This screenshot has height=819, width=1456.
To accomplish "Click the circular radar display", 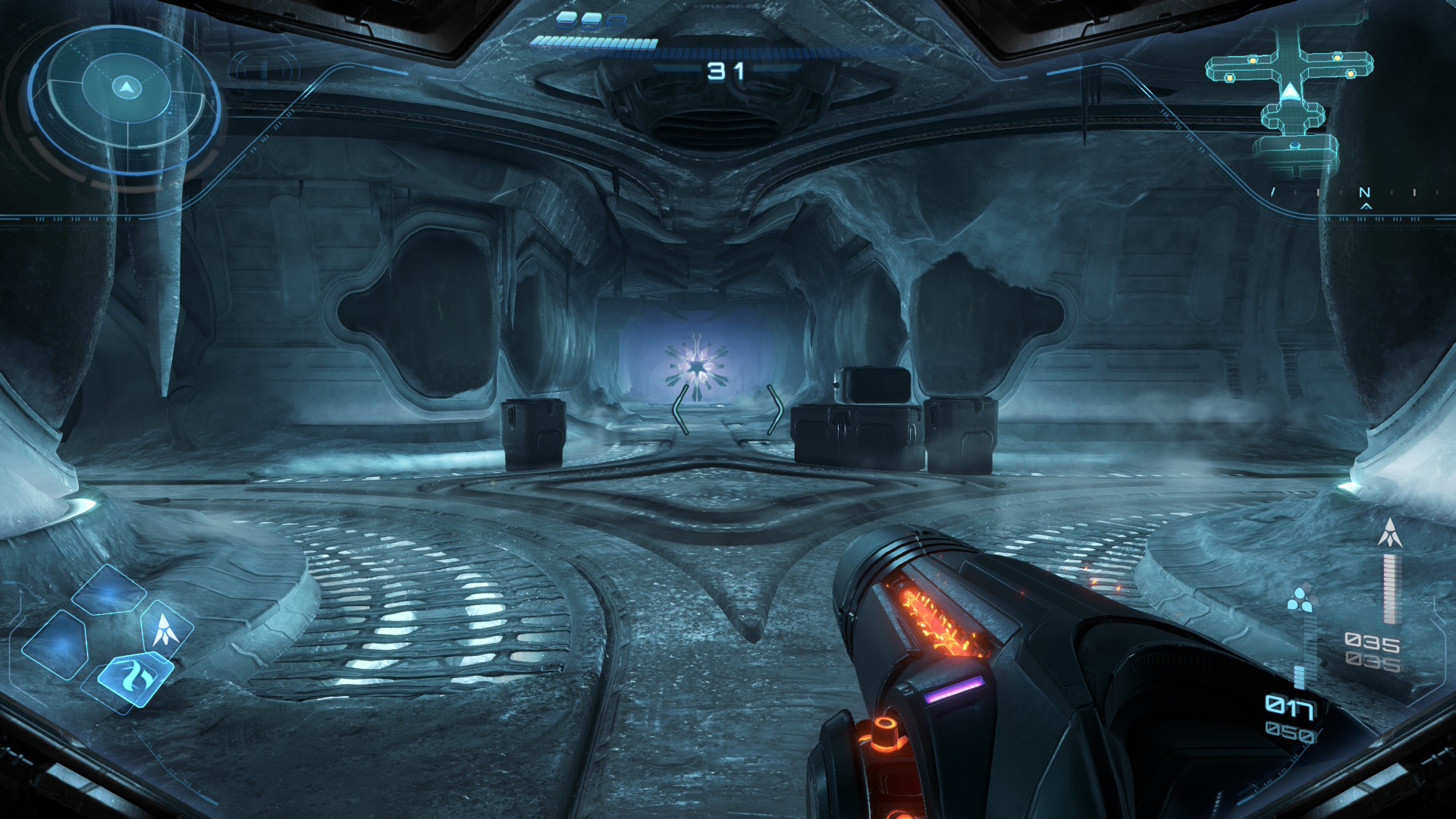I will 126,99.
